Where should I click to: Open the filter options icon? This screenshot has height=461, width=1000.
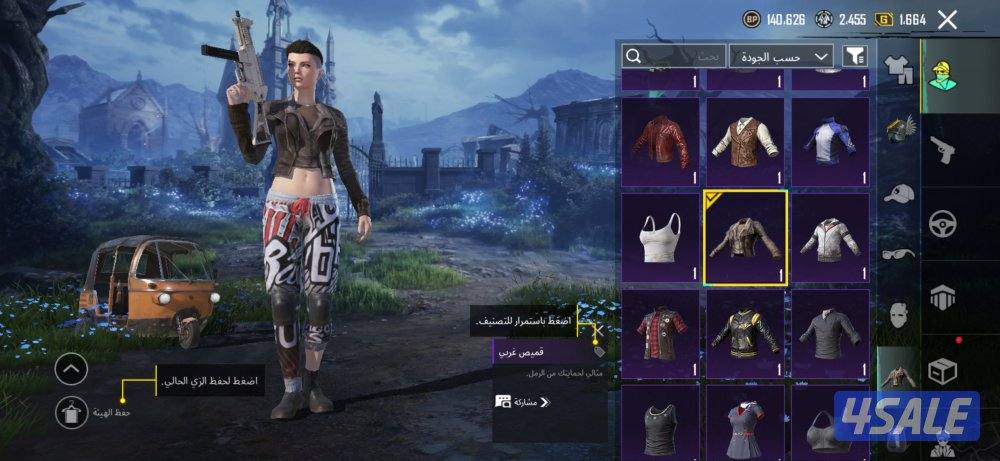[855, 56]
